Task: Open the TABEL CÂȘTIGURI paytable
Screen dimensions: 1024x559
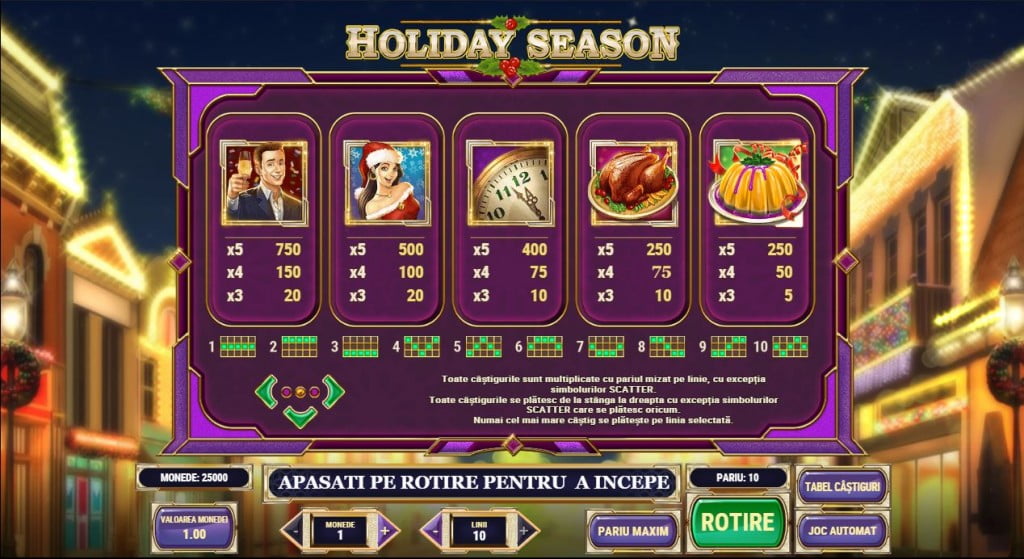Action: pos(842,486)
